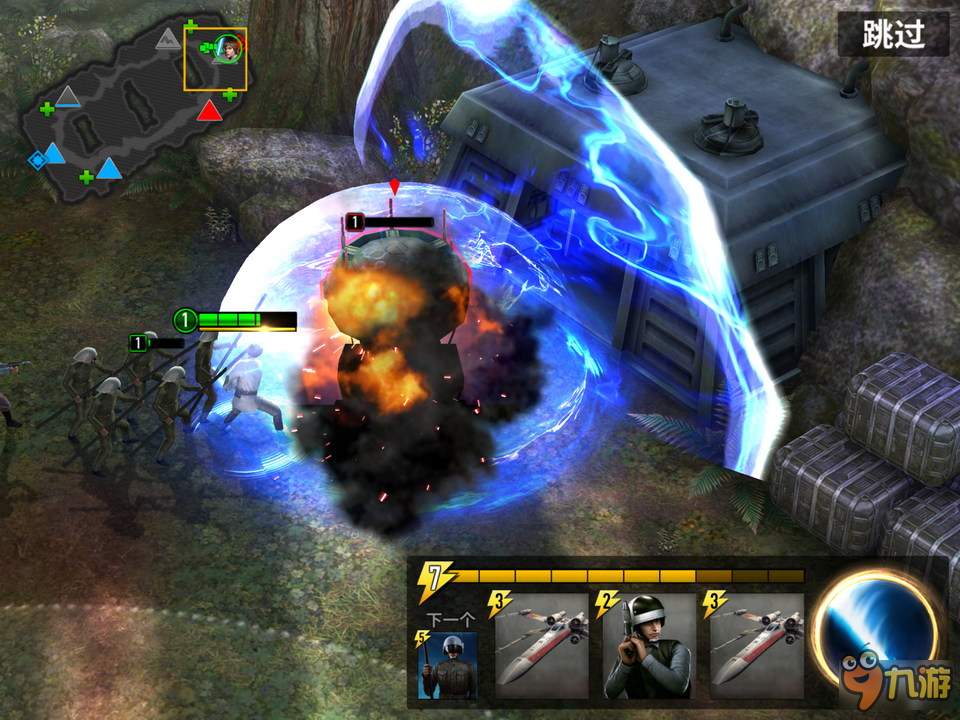
Task: Click Luke's hero portrait on the minimap
Action: coord(228,47)
